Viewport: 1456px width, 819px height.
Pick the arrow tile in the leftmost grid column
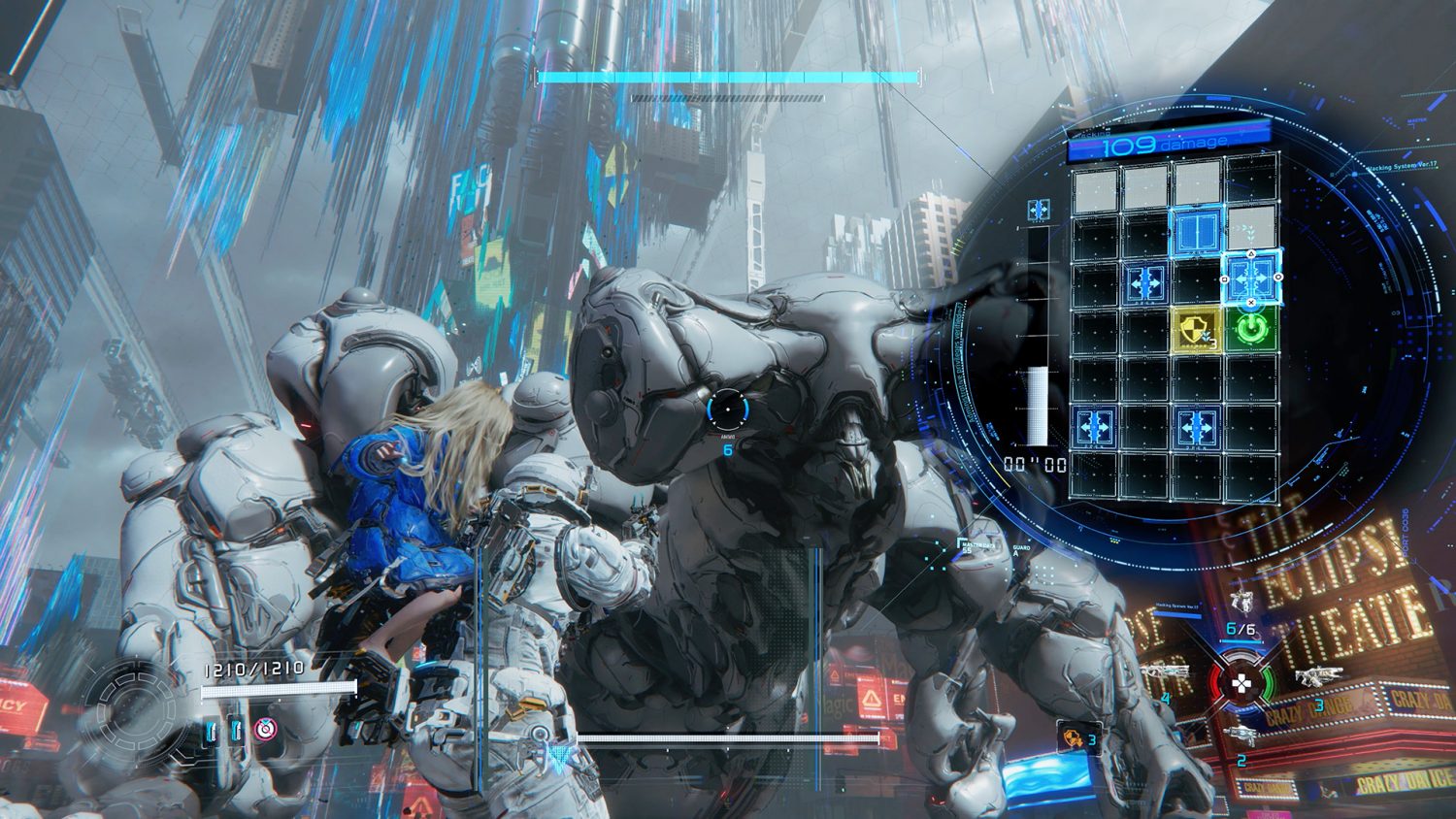tap(1095, 426)
